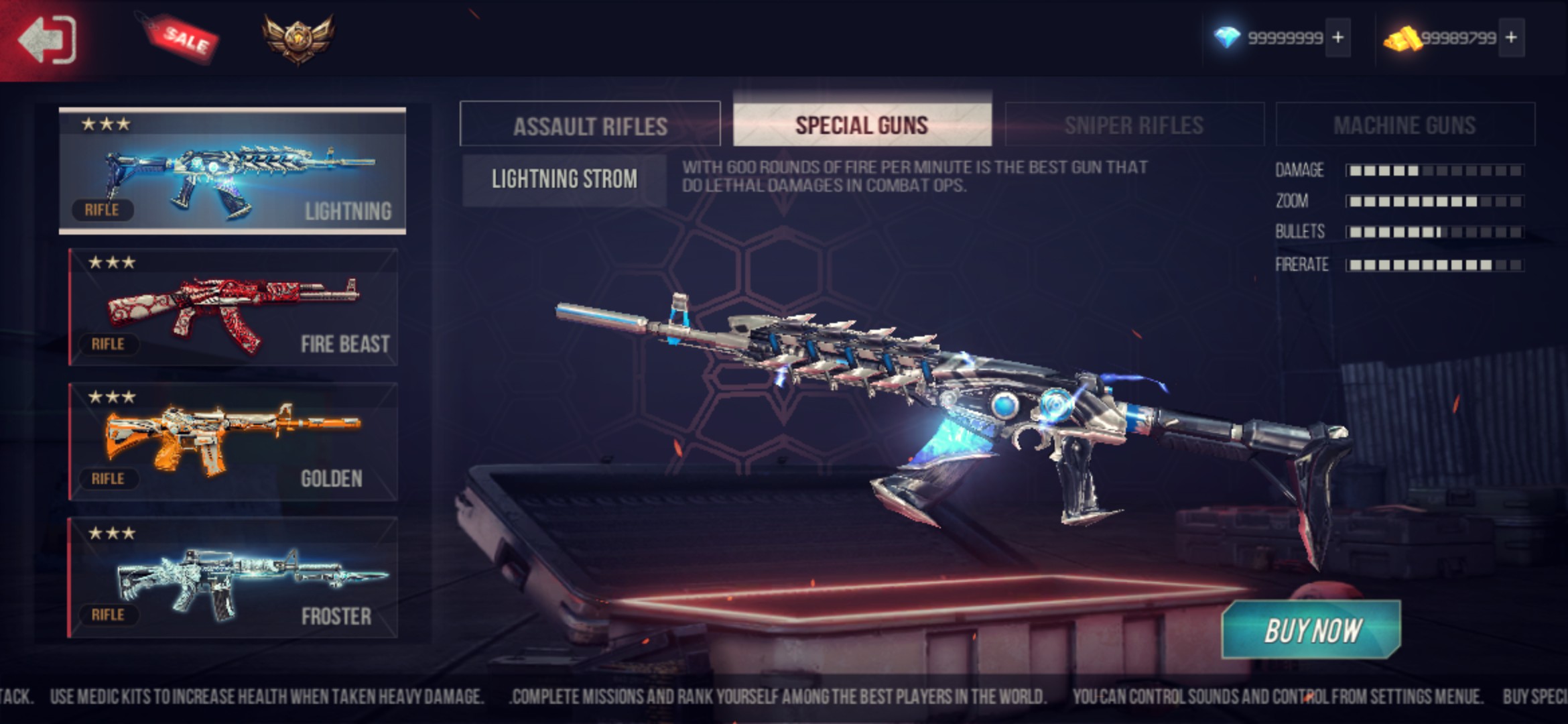Add more gold bars with plus button
The height and width of the screenshot is (724, 1568).
(1511, 38)
